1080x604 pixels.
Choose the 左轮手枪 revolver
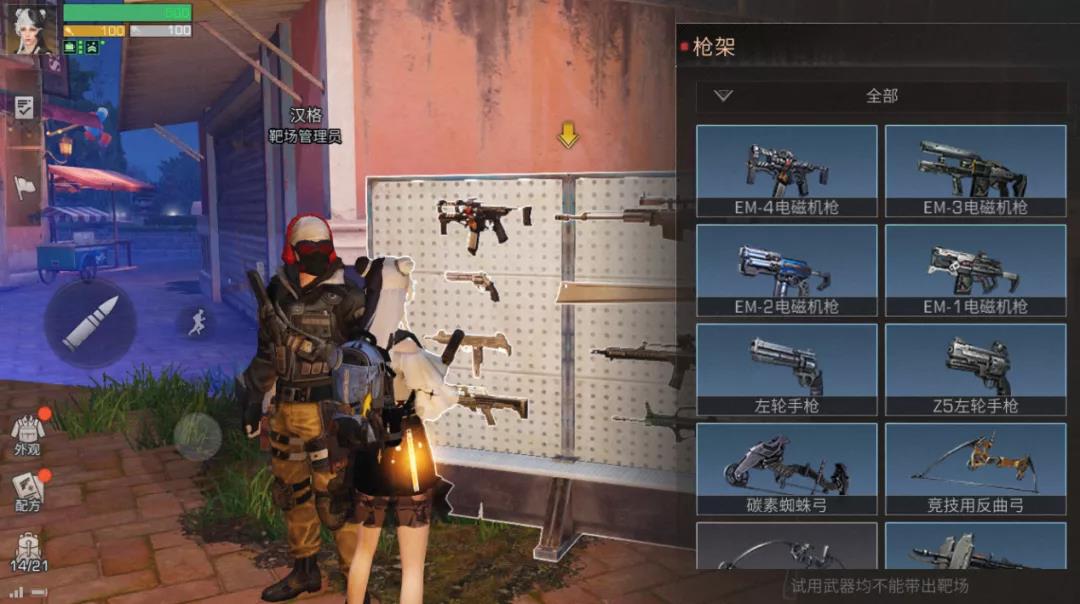tap(786, 369)
